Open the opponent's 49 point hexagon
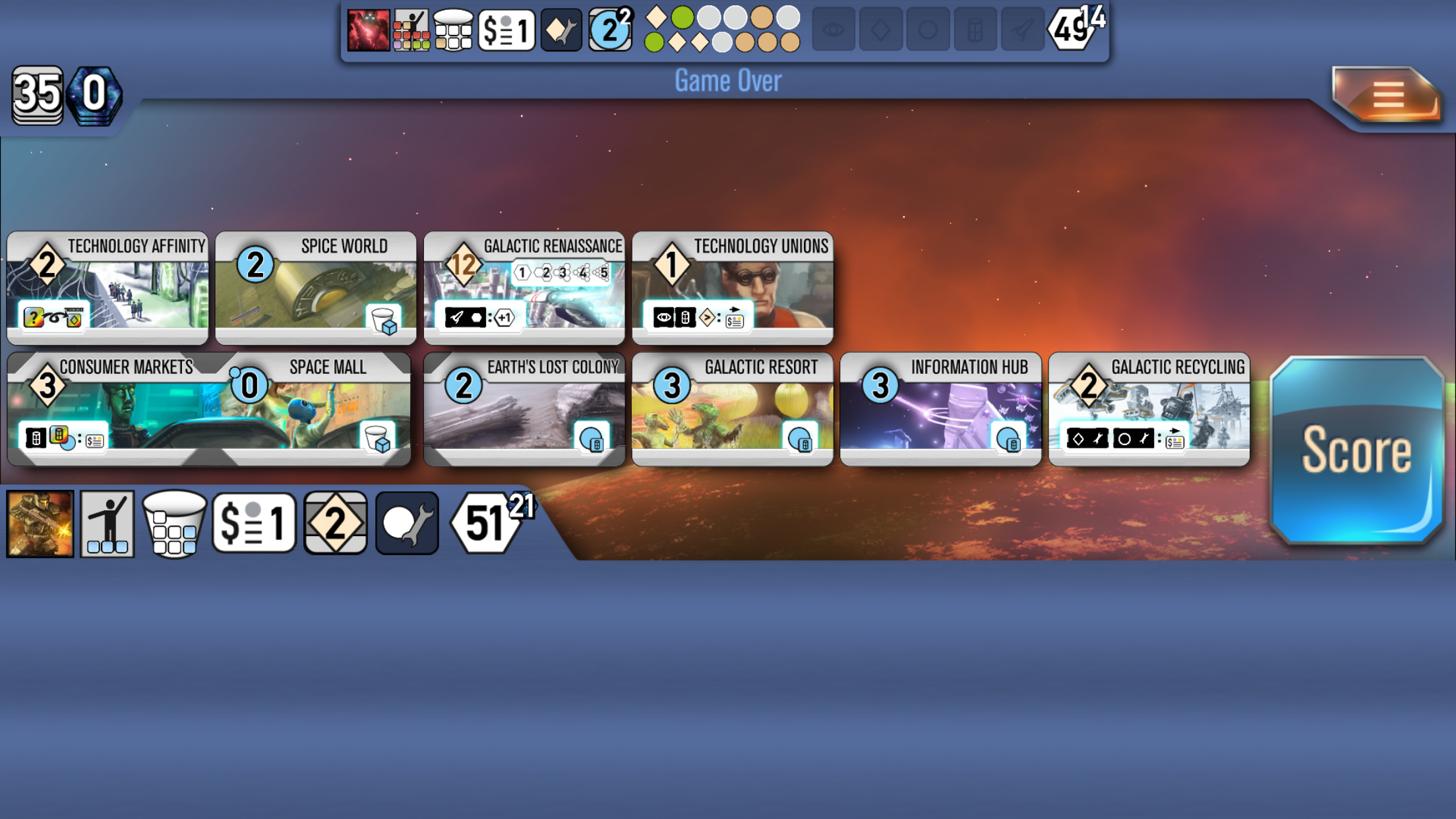The width and height of the screenshot is (1456, 819). coord(1071,30)
